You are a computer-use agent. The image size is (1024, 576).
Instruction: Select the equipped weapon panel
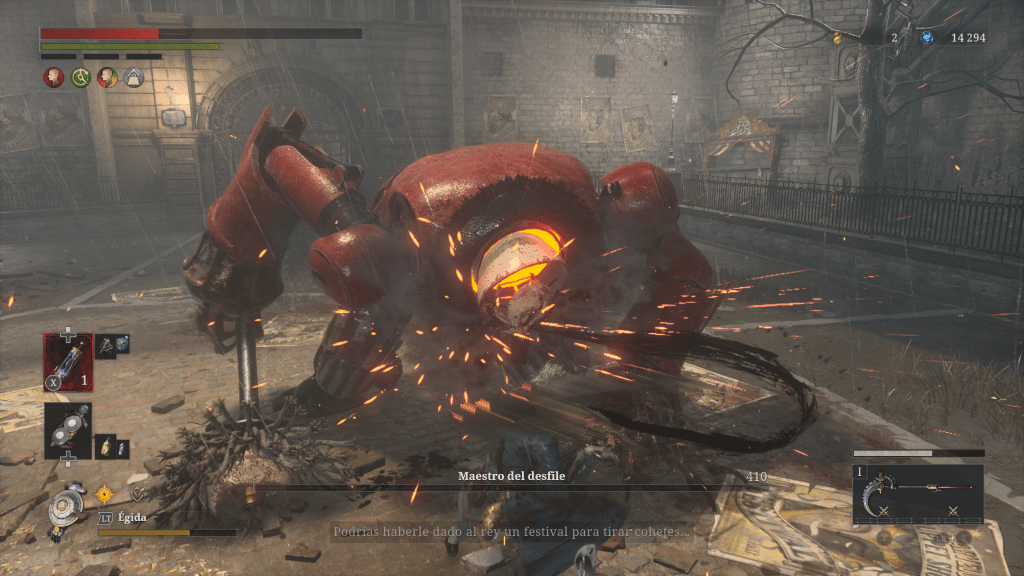coord(917,493)
